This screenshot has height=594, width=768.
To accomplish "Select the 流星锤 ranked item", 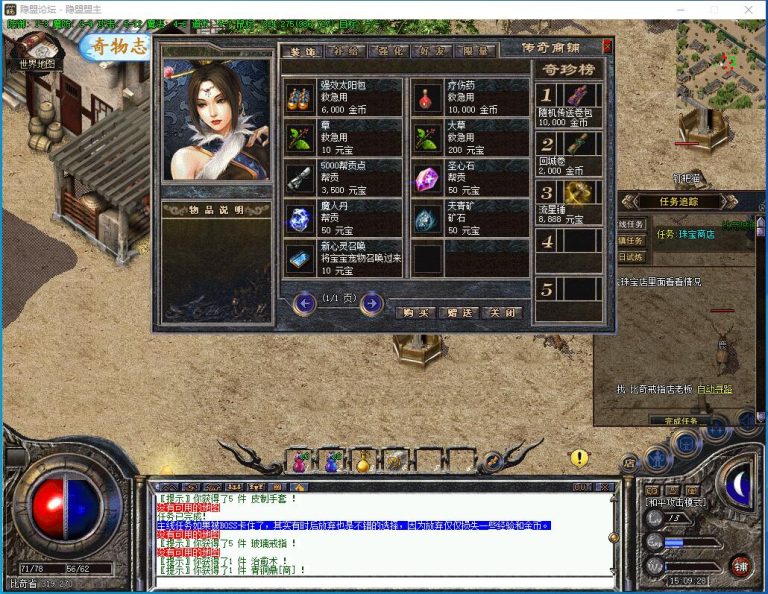I will click(569, 202).
